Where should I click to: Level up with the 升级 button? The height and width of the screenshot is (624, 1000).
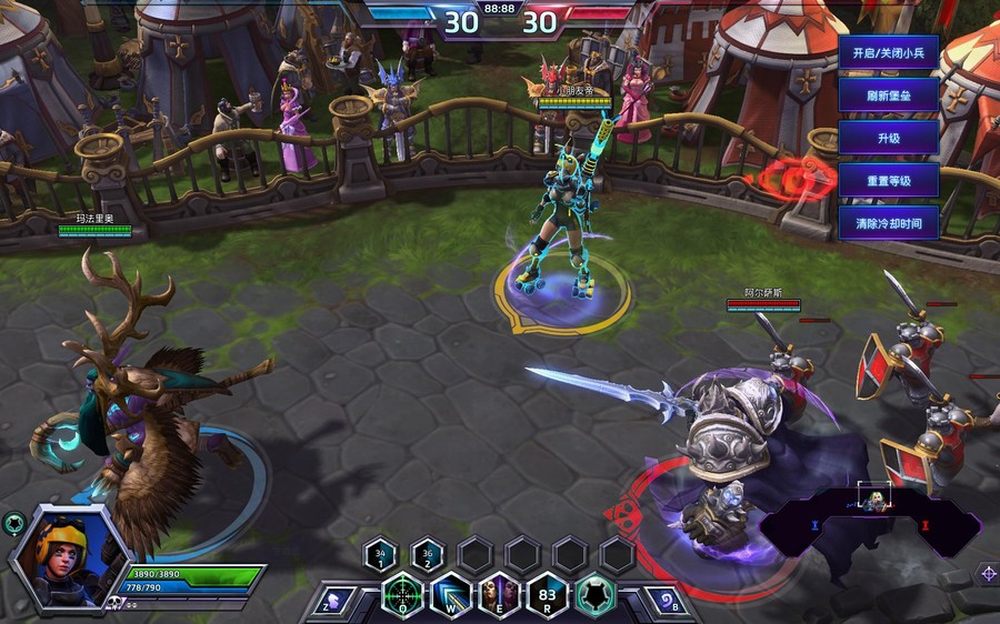tap(888, 138)
